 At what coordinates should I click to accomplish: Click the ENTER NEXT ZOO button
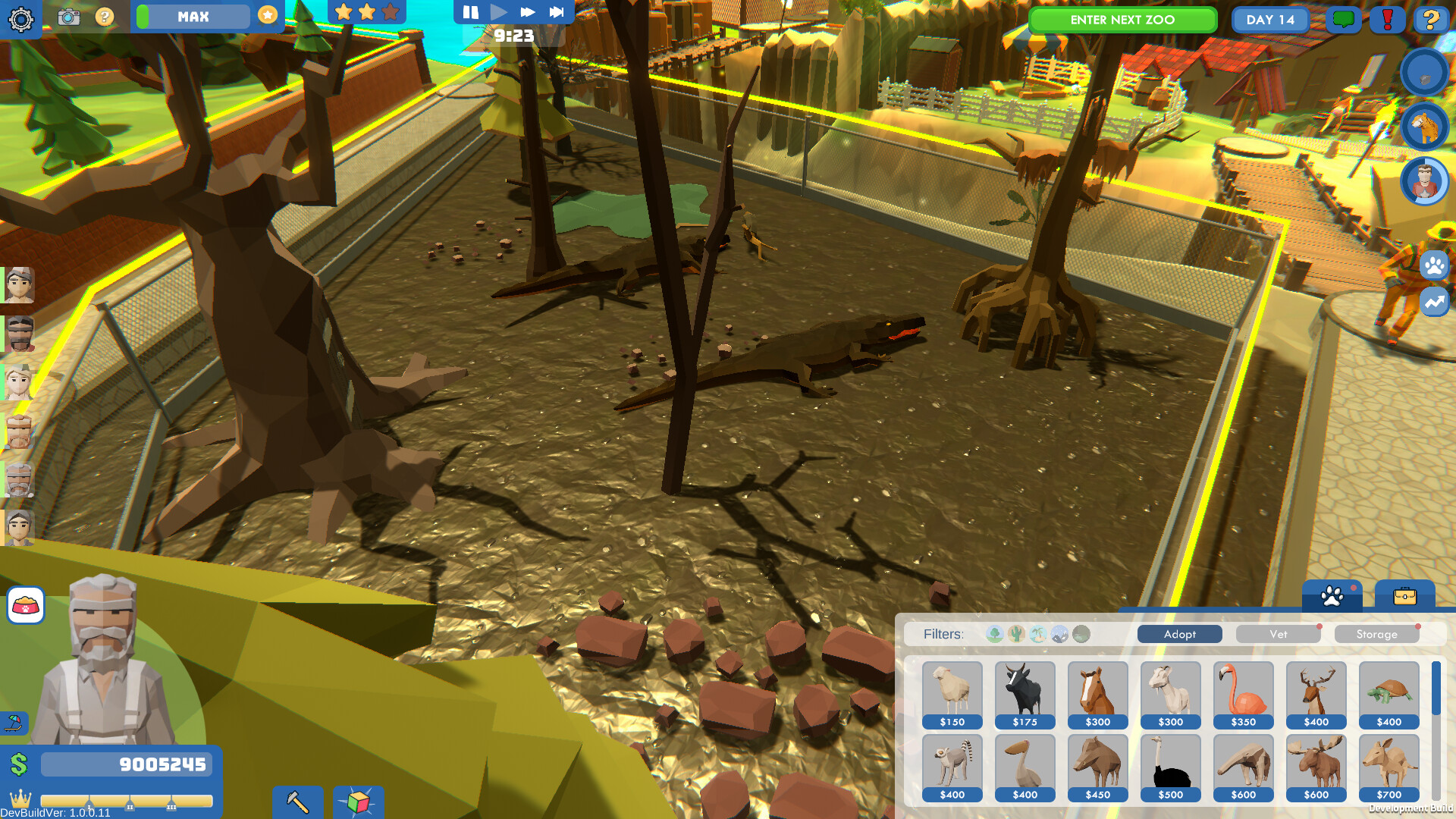(1122, 20)
